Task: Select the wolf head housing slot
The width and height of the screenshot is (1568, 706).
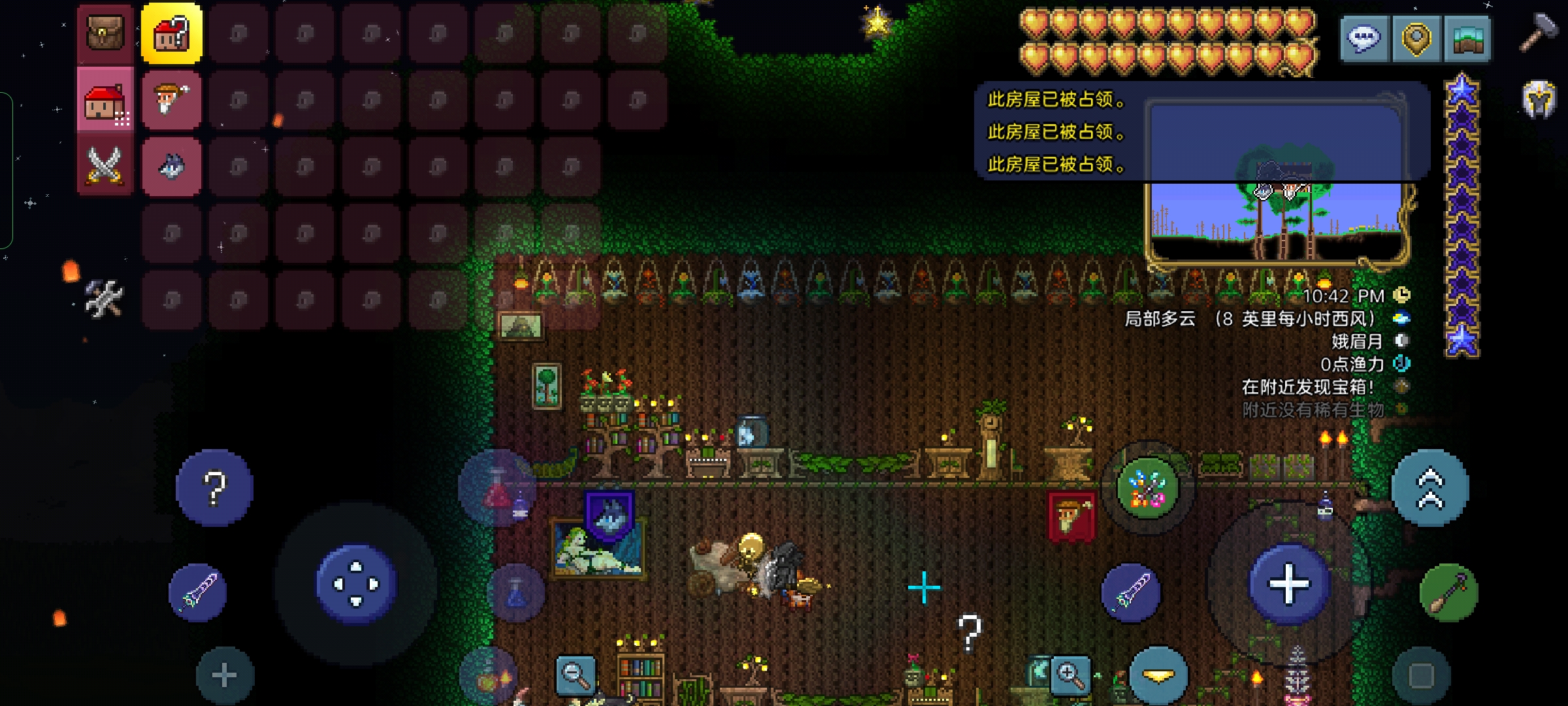Action: 172,167
